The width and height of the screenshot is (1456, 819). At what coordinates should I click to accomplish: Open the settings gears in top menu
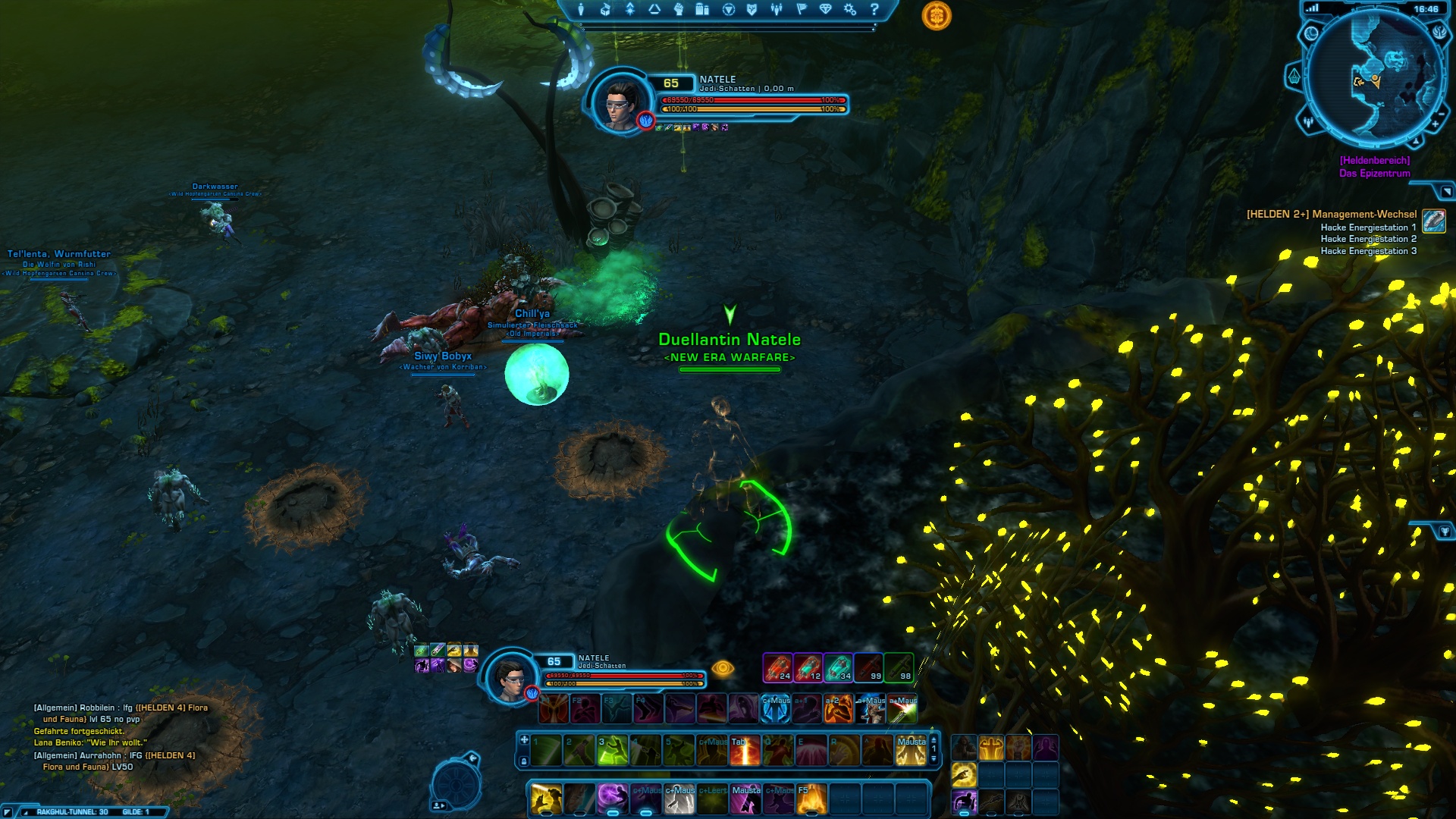tap(850, 9)
